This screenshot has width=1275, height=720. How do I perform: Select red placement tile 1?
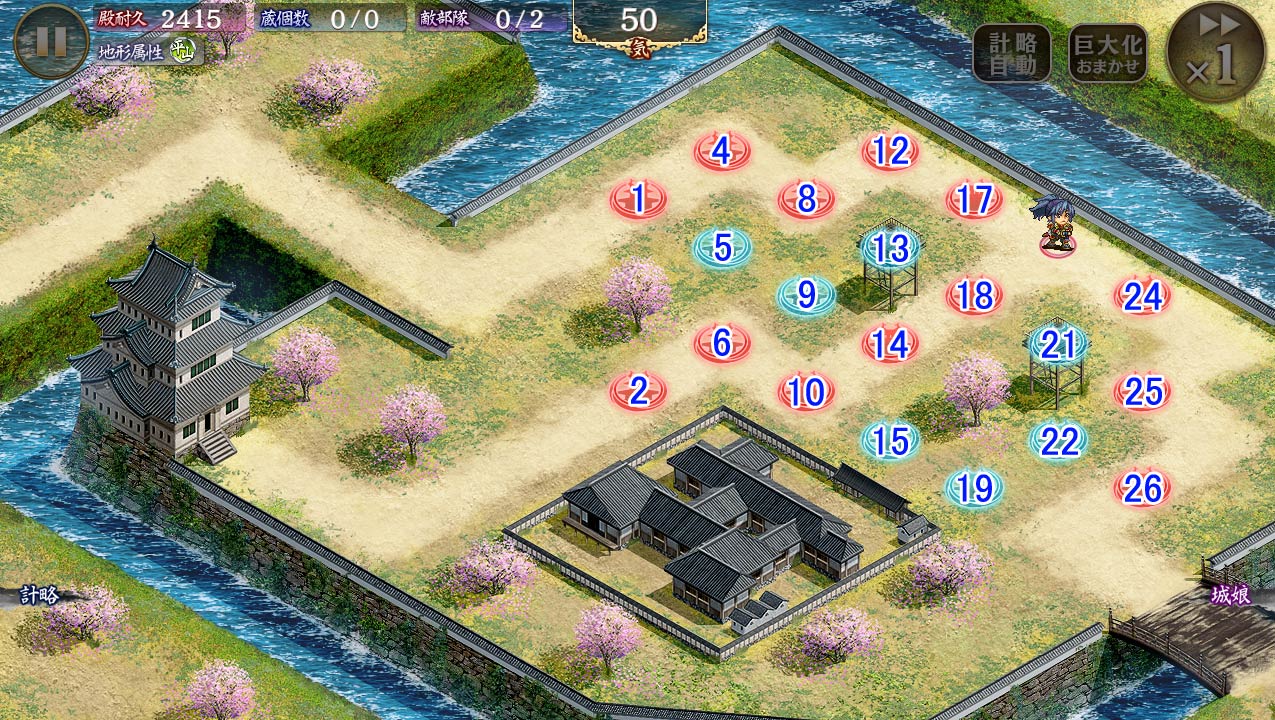pos(638,200)
